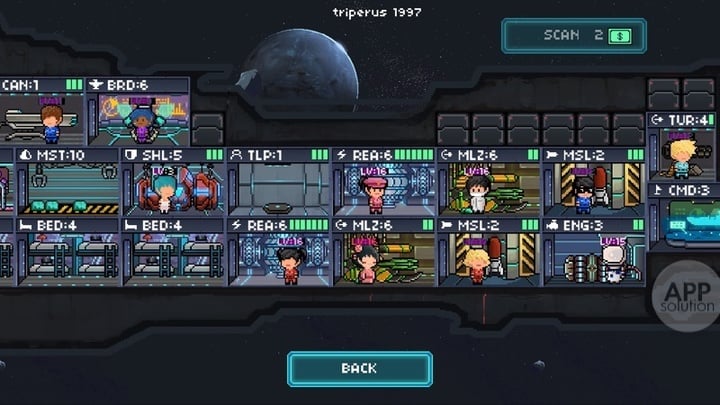Click the SCAN button
720x405 pixels.
tap(574, 35)
